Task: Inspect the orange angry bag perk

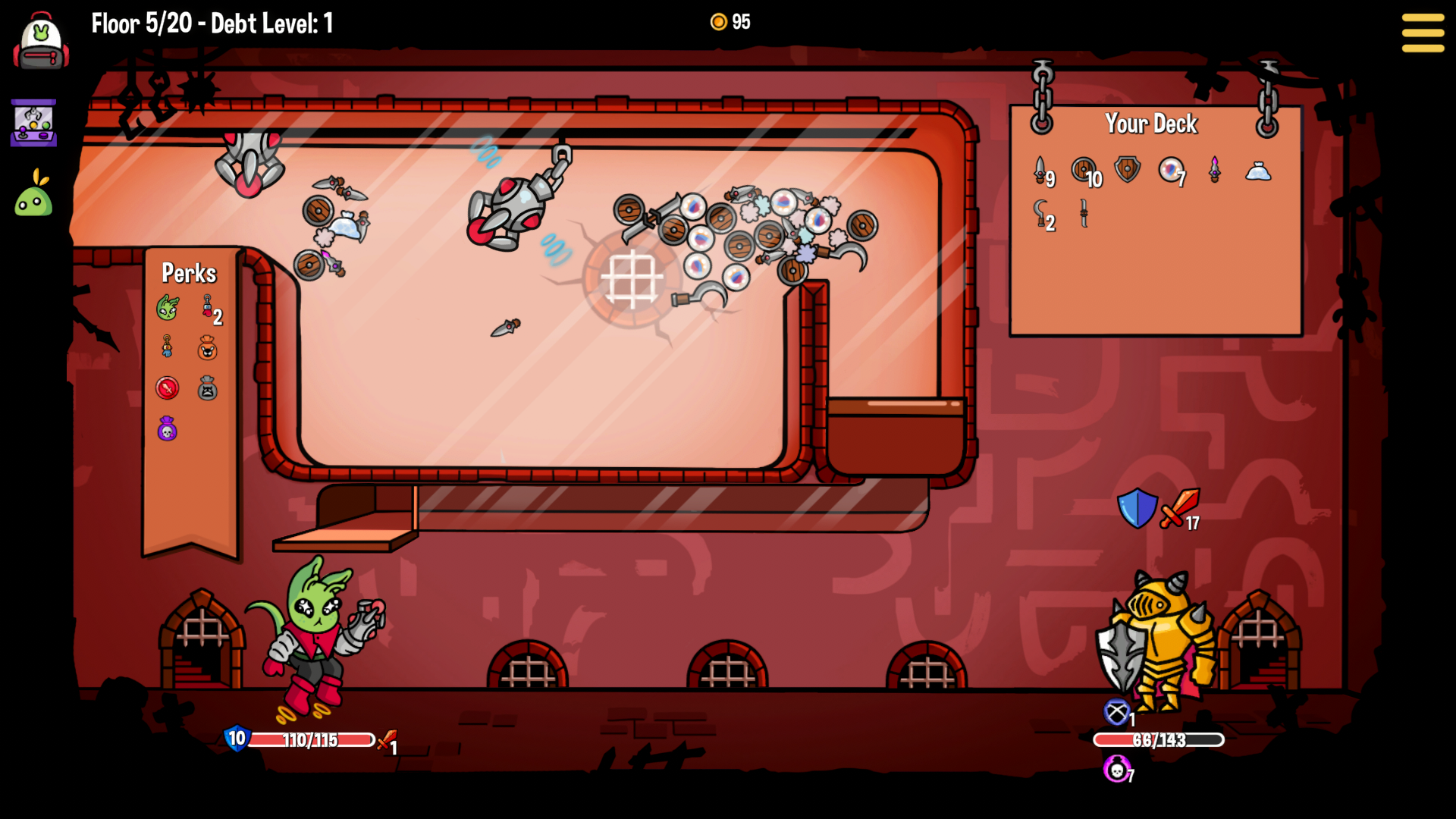Action: [x=207, y=348]
